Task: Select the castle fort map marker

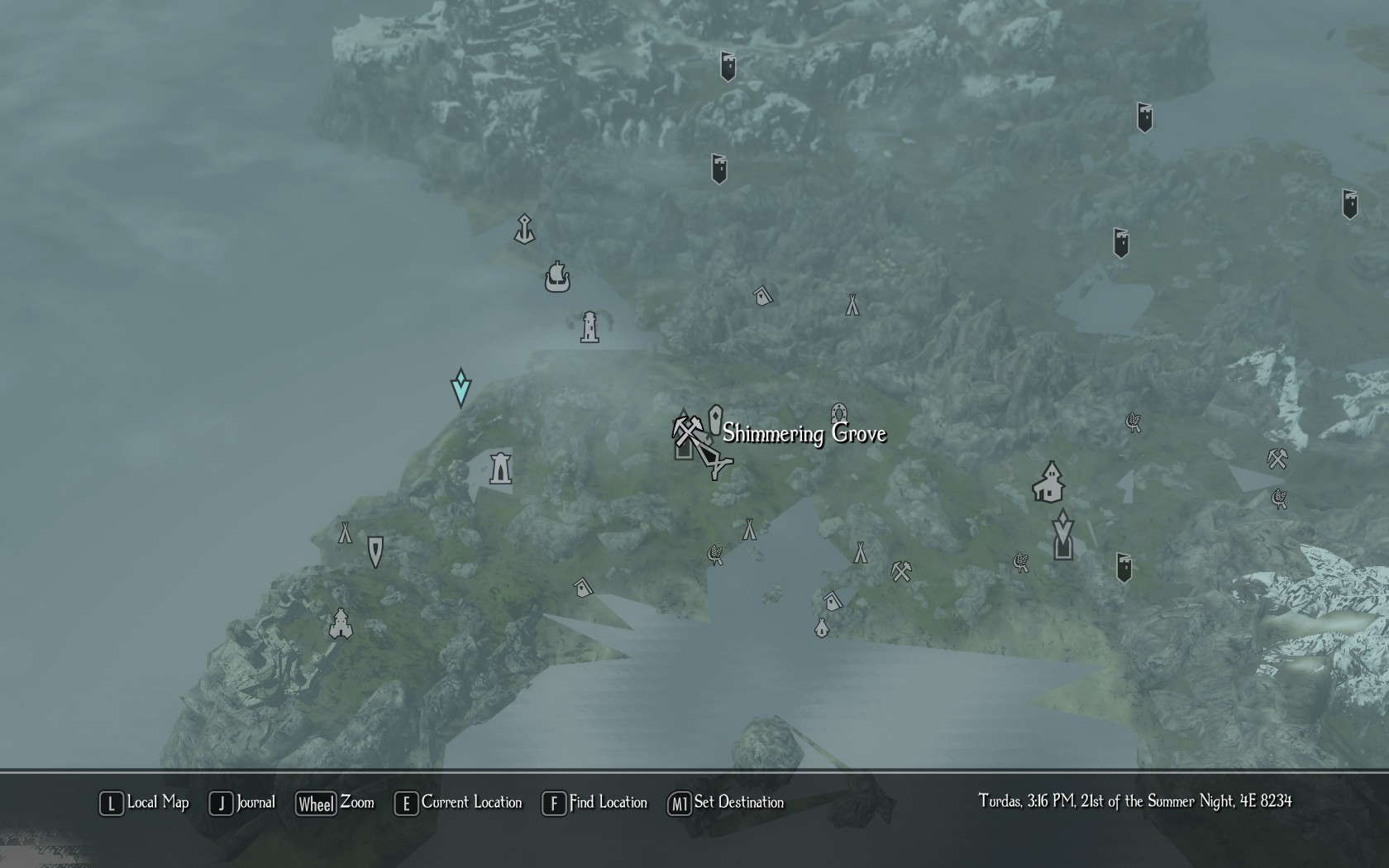Action: 341,624
